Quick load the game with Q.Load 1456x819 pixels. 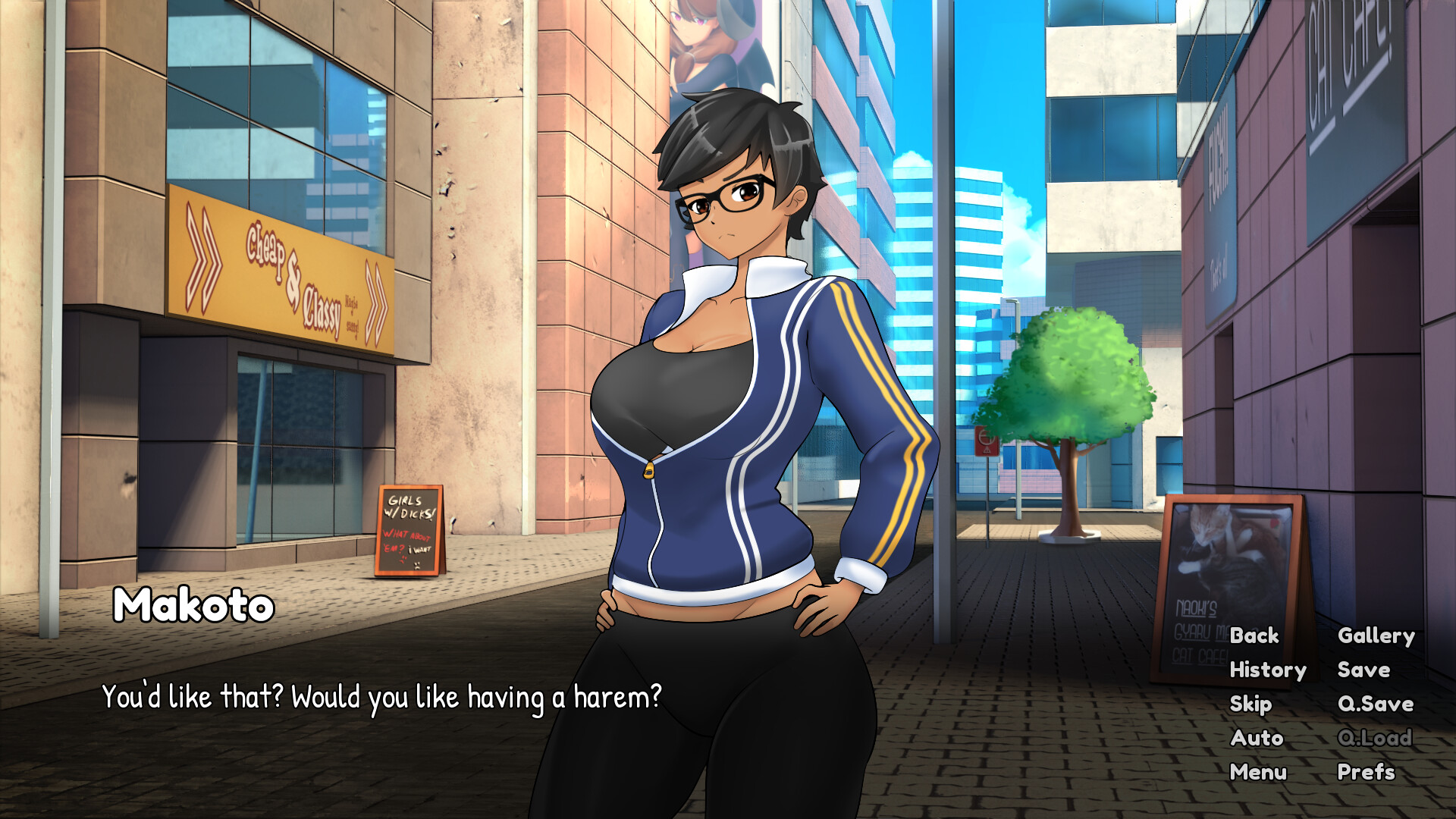[x=1375, y=738]
